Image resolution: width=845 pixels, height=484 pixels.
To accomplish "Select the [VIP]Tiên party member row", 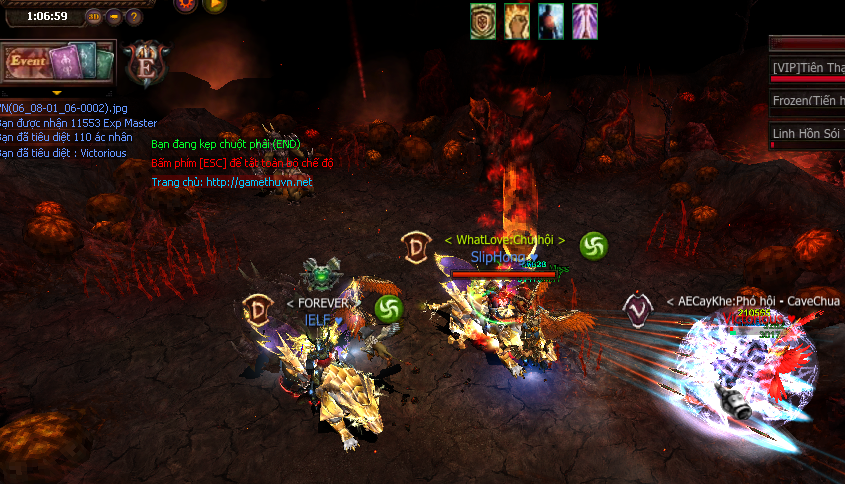I will point(808,68).
